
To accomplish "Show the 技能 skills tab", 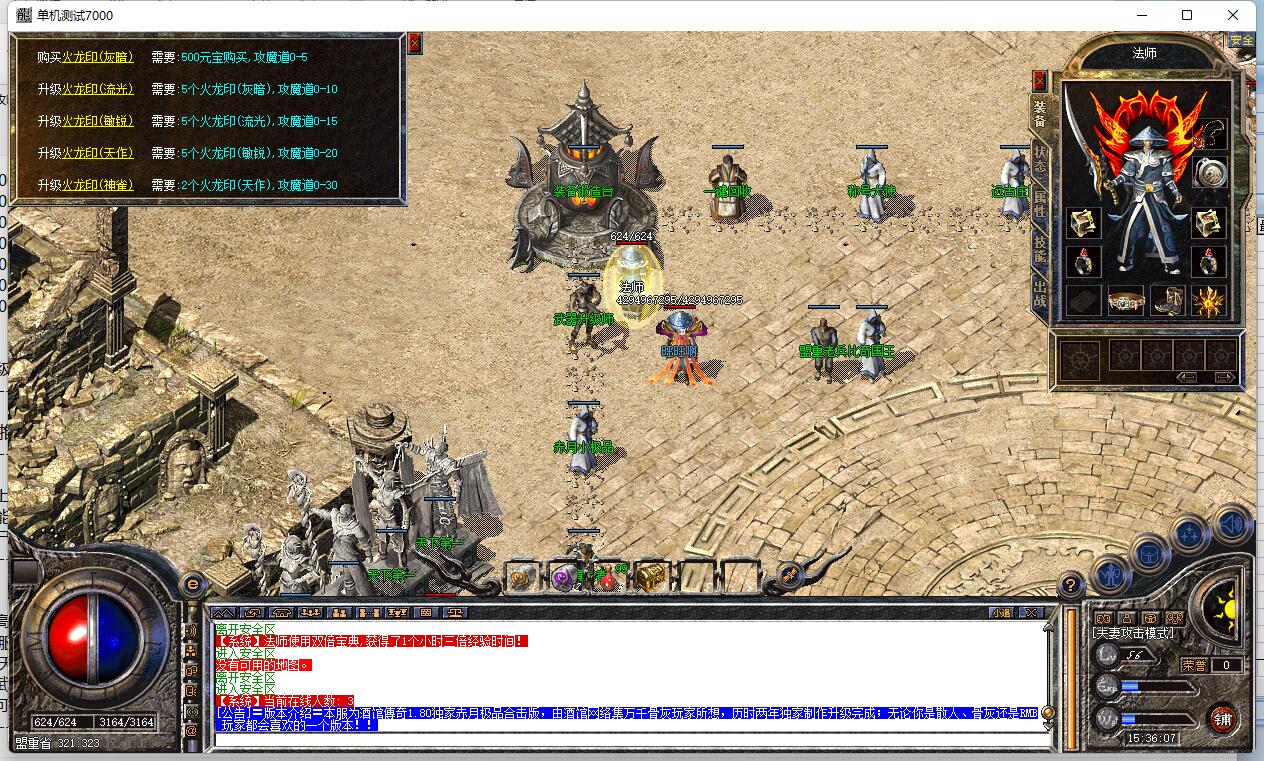I will (x=1040, y=246).
